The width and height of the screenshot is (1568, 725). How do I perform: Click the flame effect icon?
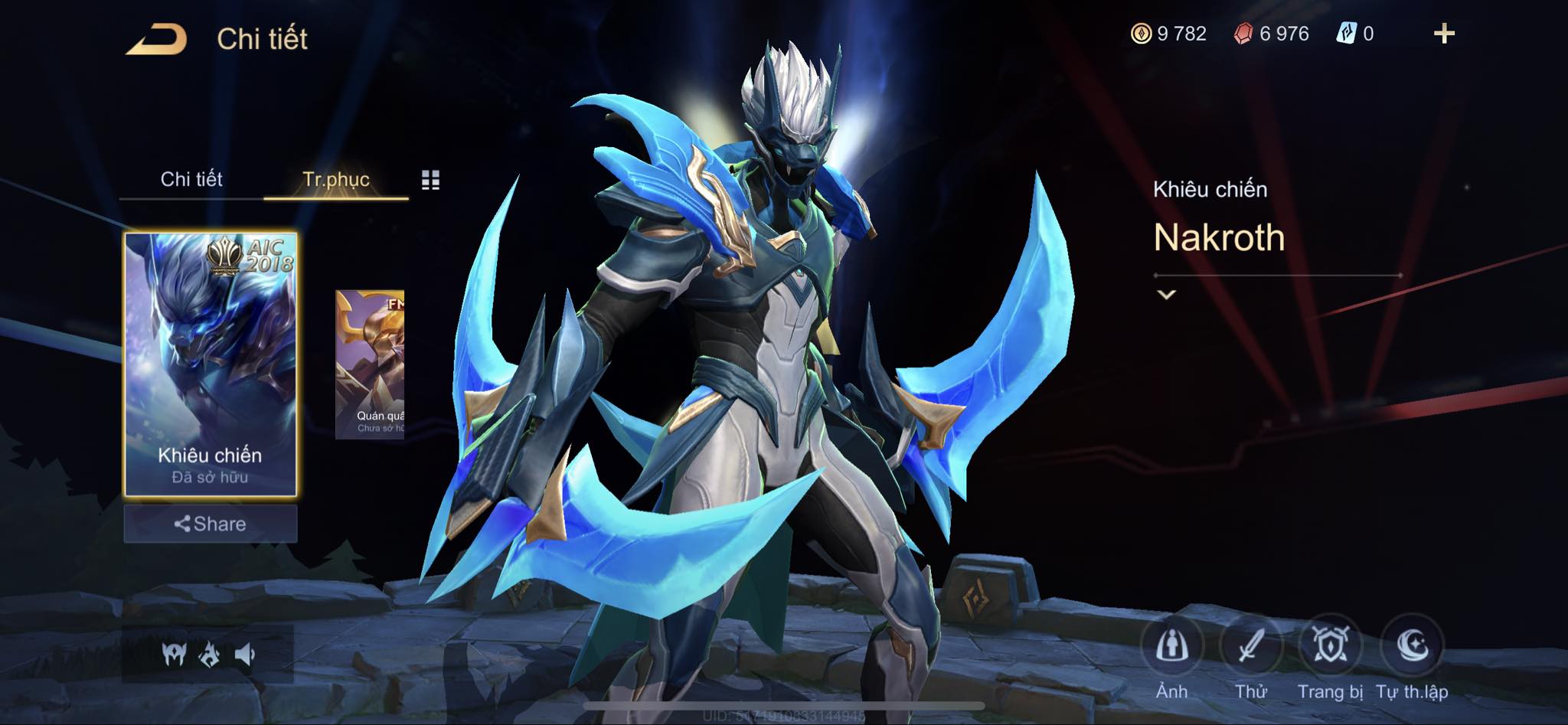(x=210, y=655)
